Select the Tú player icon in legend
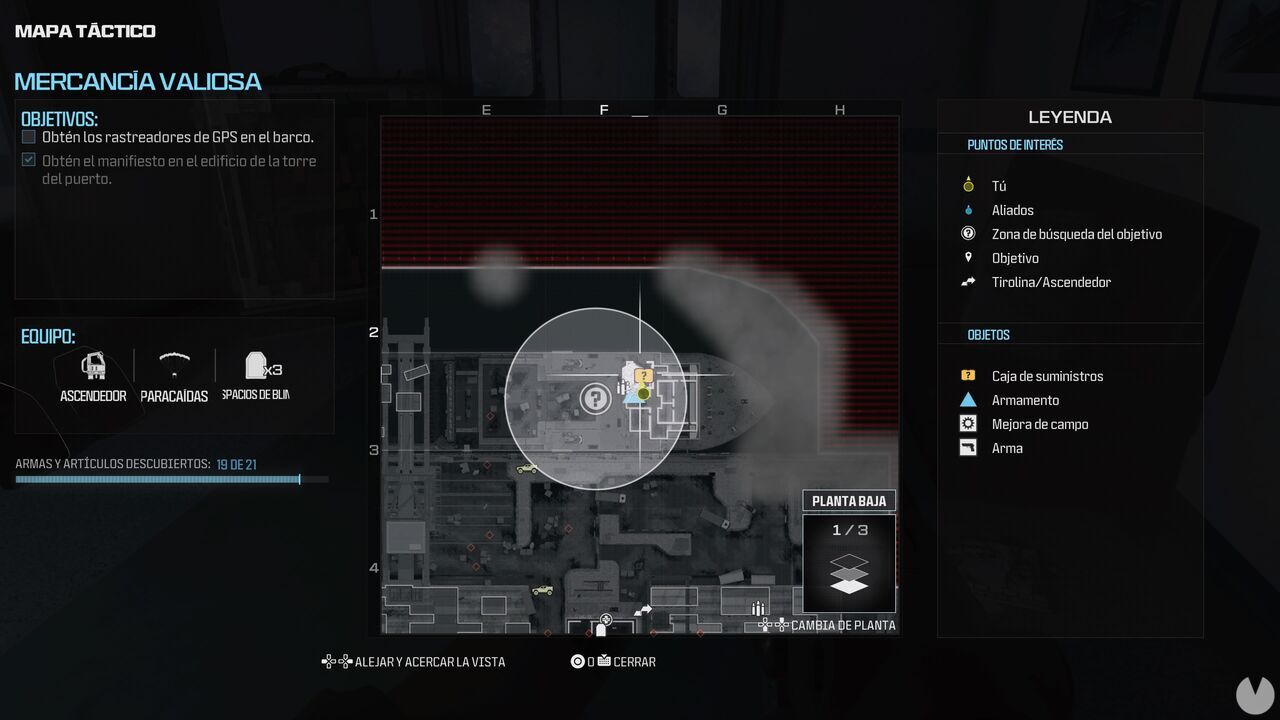This screenshot has height=720, width=1280. tap(966, 185)
